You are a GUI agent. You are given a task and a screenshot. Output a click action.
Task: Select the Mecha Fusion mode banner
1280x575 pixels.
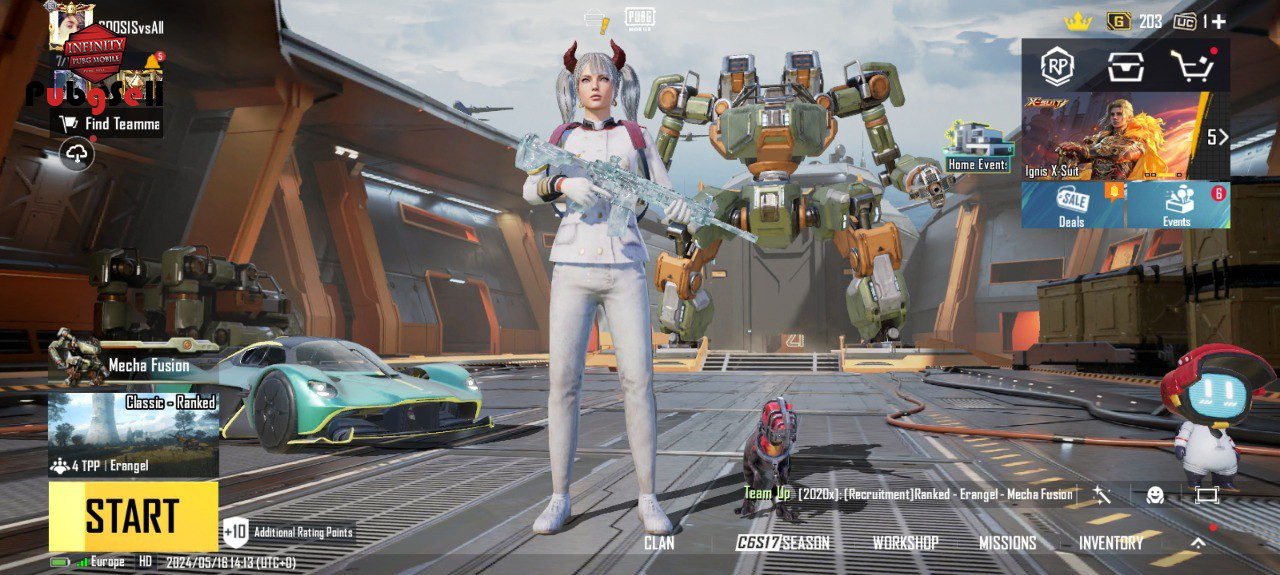pos(133,366)
